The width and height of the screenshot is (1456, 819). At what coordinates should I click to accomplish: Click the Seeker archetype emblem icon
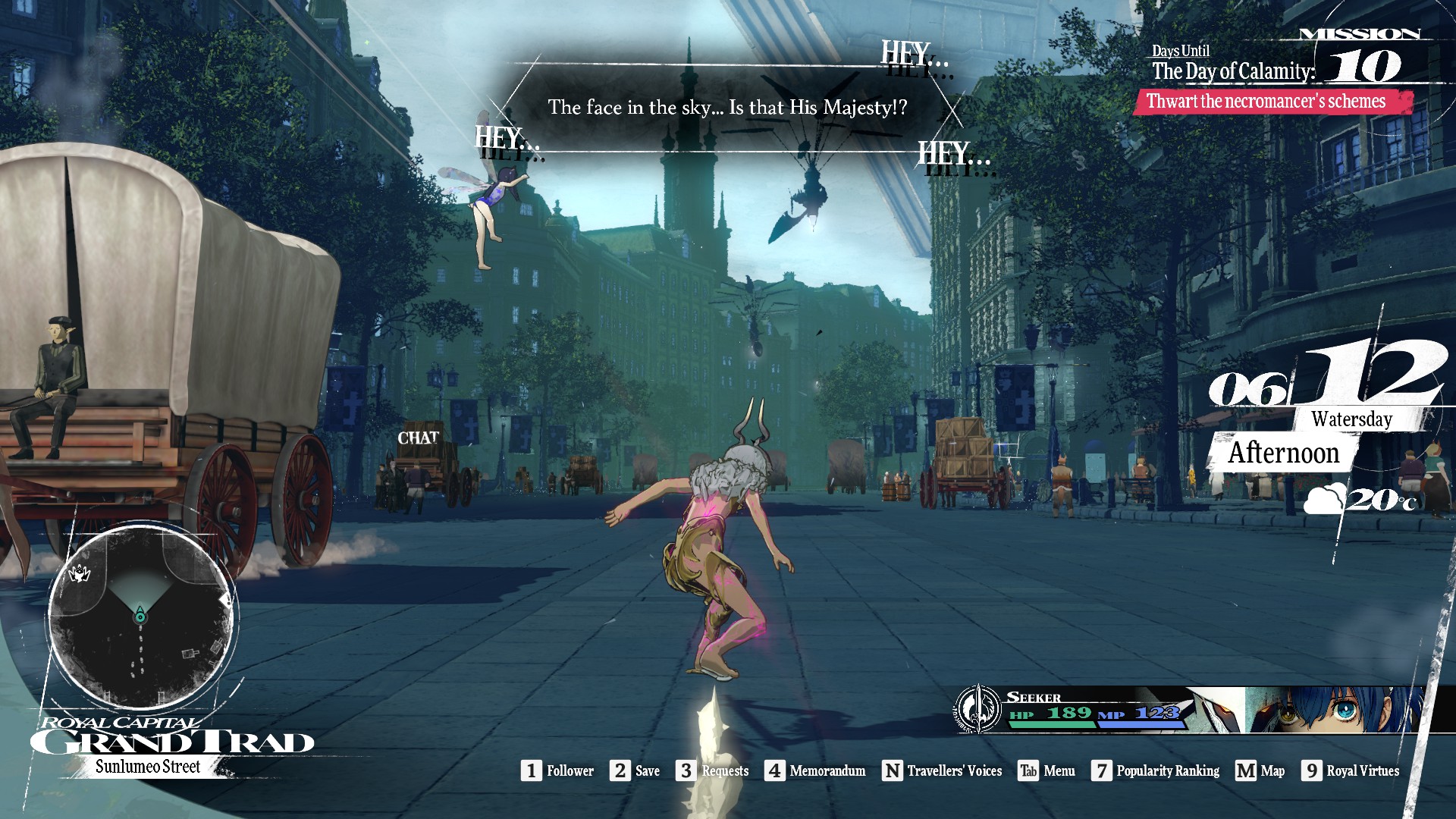click(978, 709)
